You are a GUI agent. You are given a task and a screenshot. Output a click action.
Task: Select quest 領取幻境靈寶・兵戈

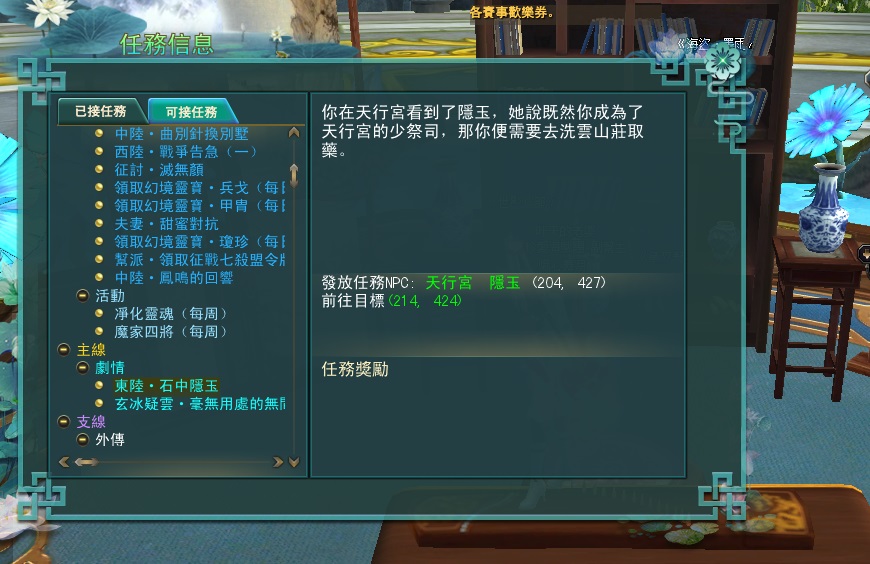[x=199, y=187]
